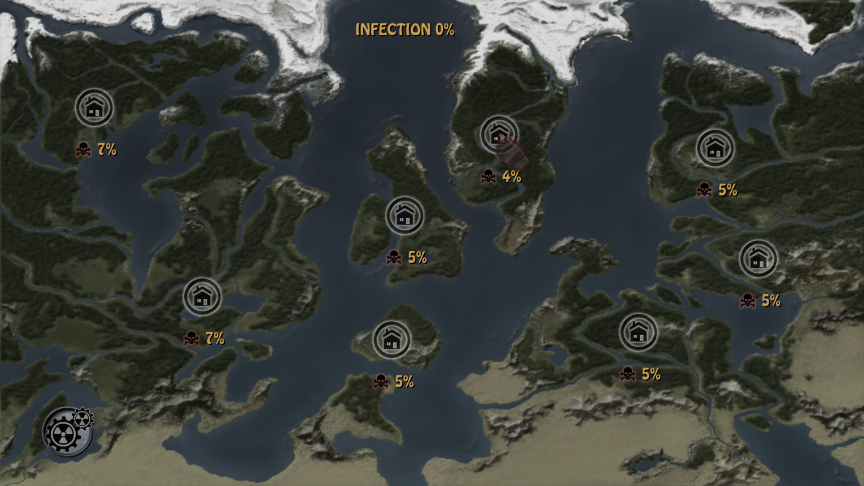Viewport: 864px width, 486px height.
Task: Select the house marker with 4% infection
Action: 497,134
